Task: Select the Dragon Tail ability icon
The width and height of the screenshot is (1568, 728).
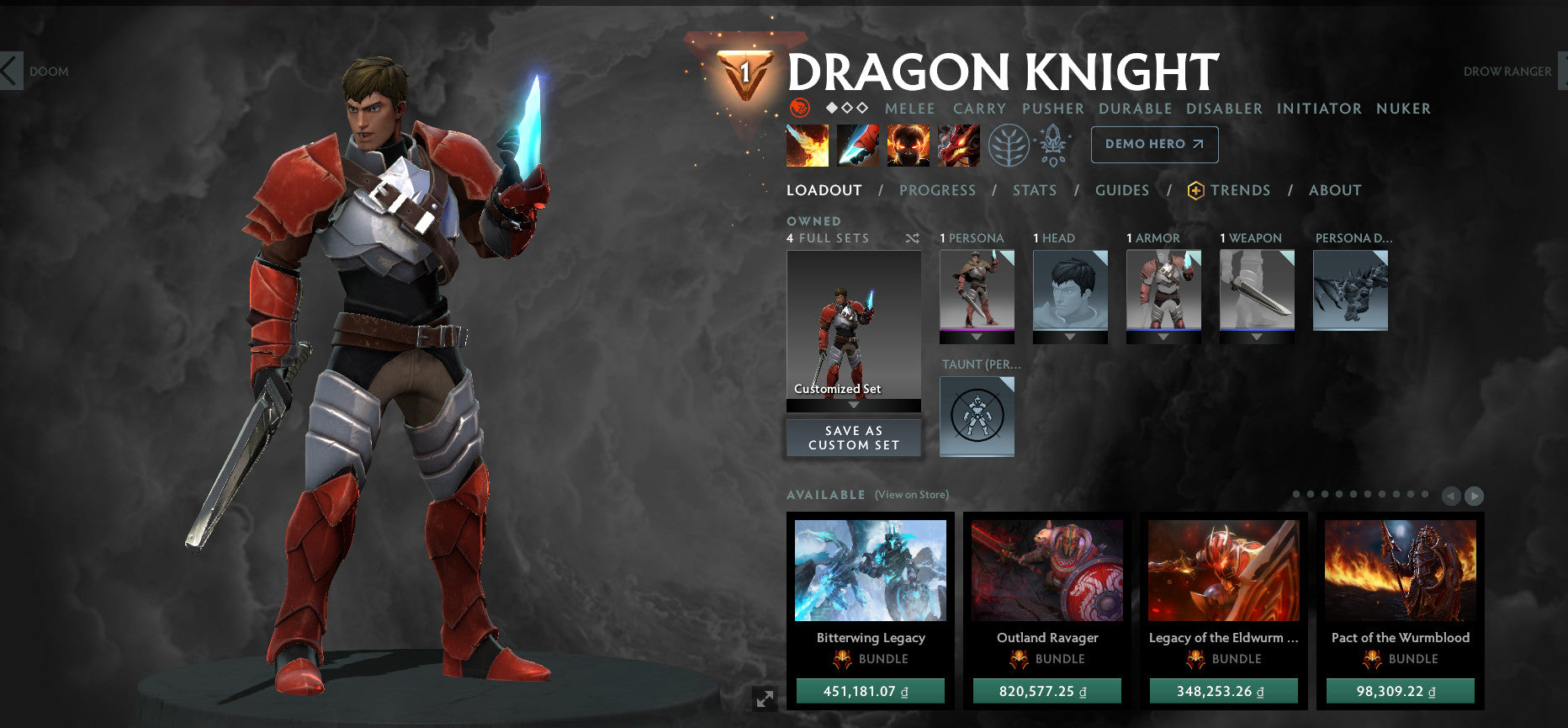Action: [857, 144]
